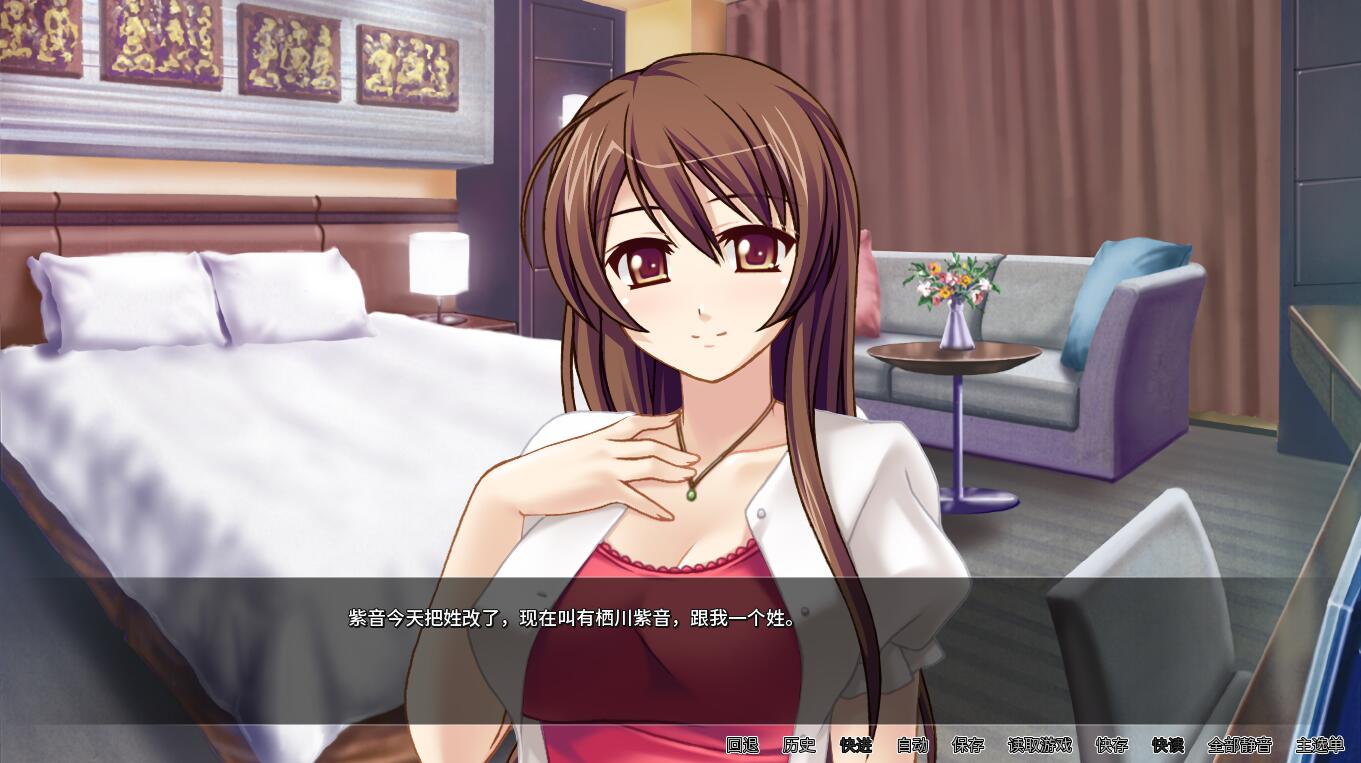Choose 快读 (quick load)
Image resolution: width=1361 pixels, height=763 pixels.
[x=1167, y=745]
